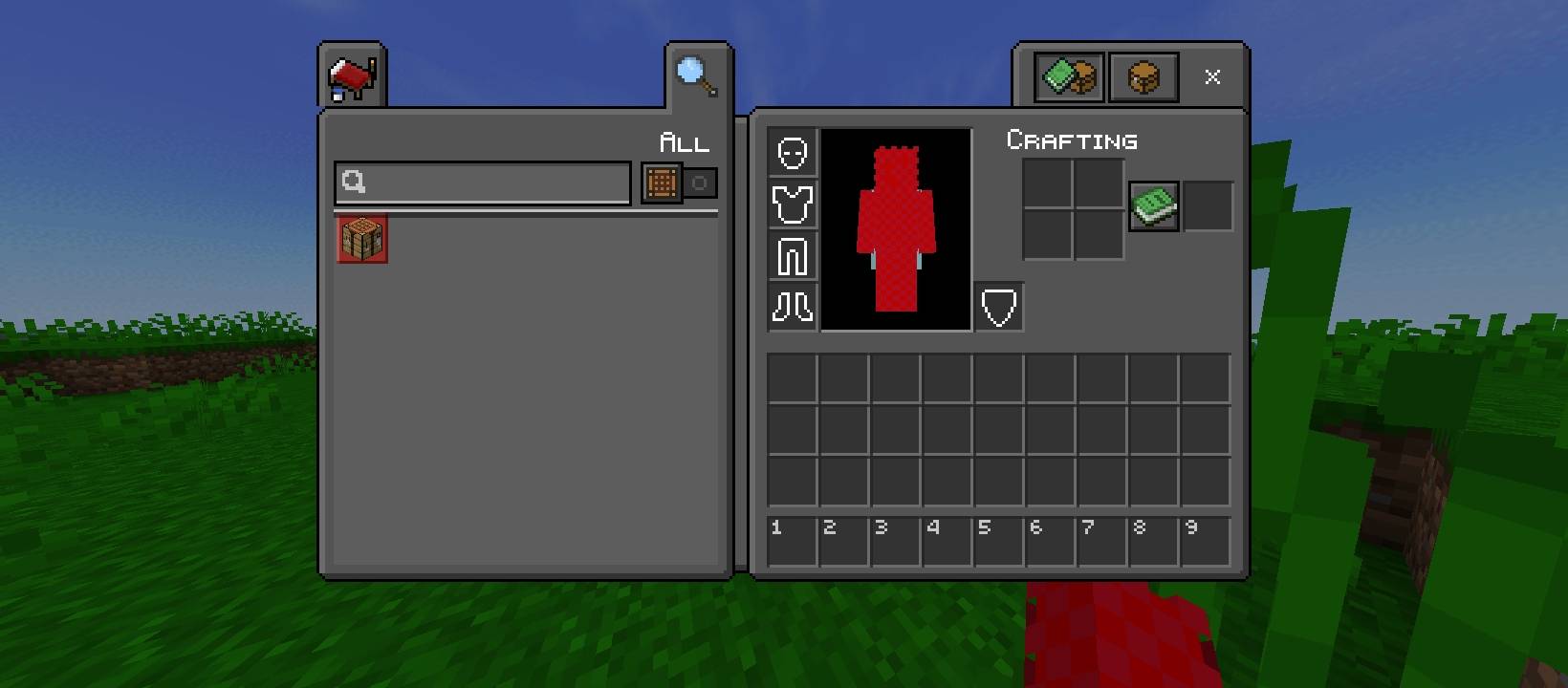
Task: Open the red bed recipe category tab
Action: click(x=353, y=75)
